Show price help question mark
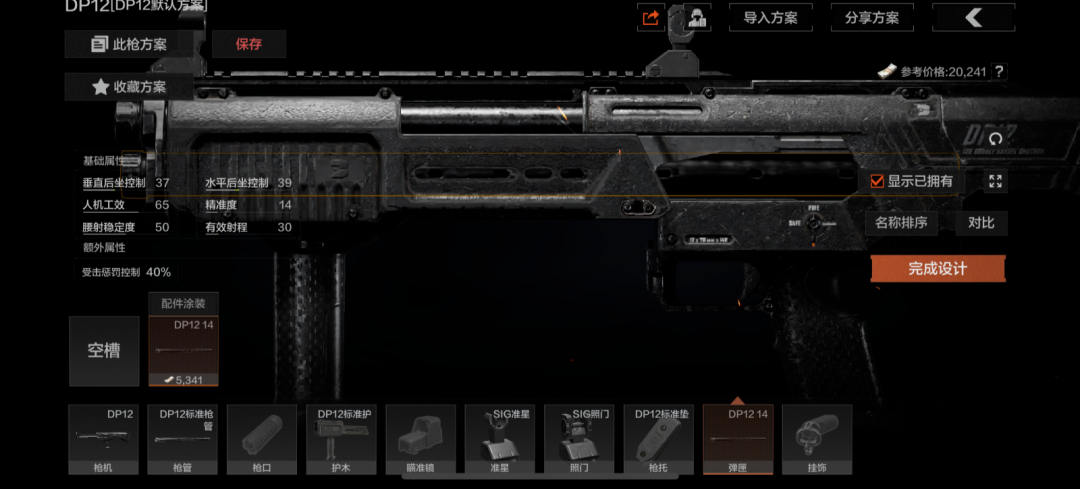 (998, 72)
